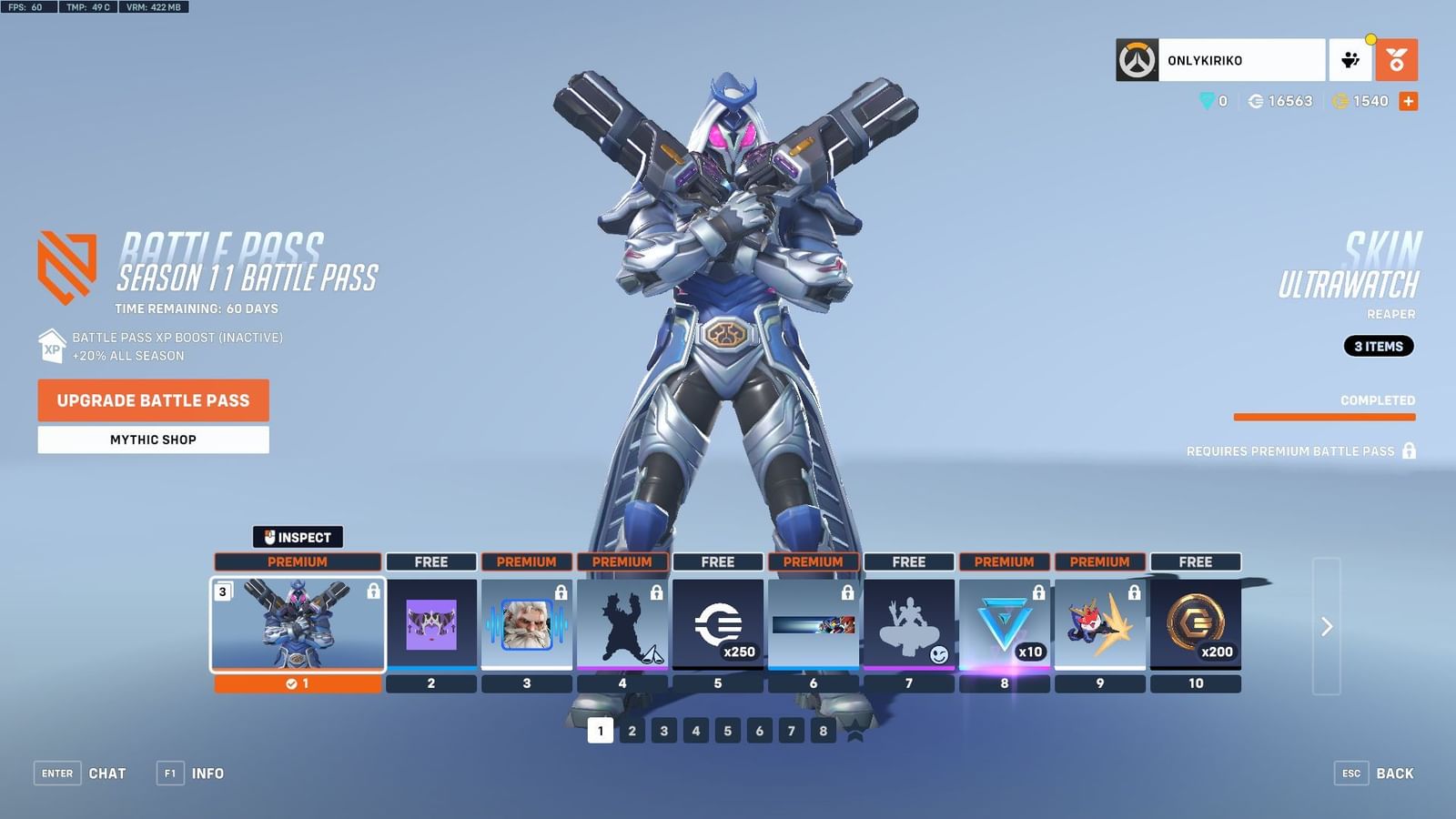
Task: Switch to the PREMIUM tier 4 reward tab
Action: click(x=622, y=561)
